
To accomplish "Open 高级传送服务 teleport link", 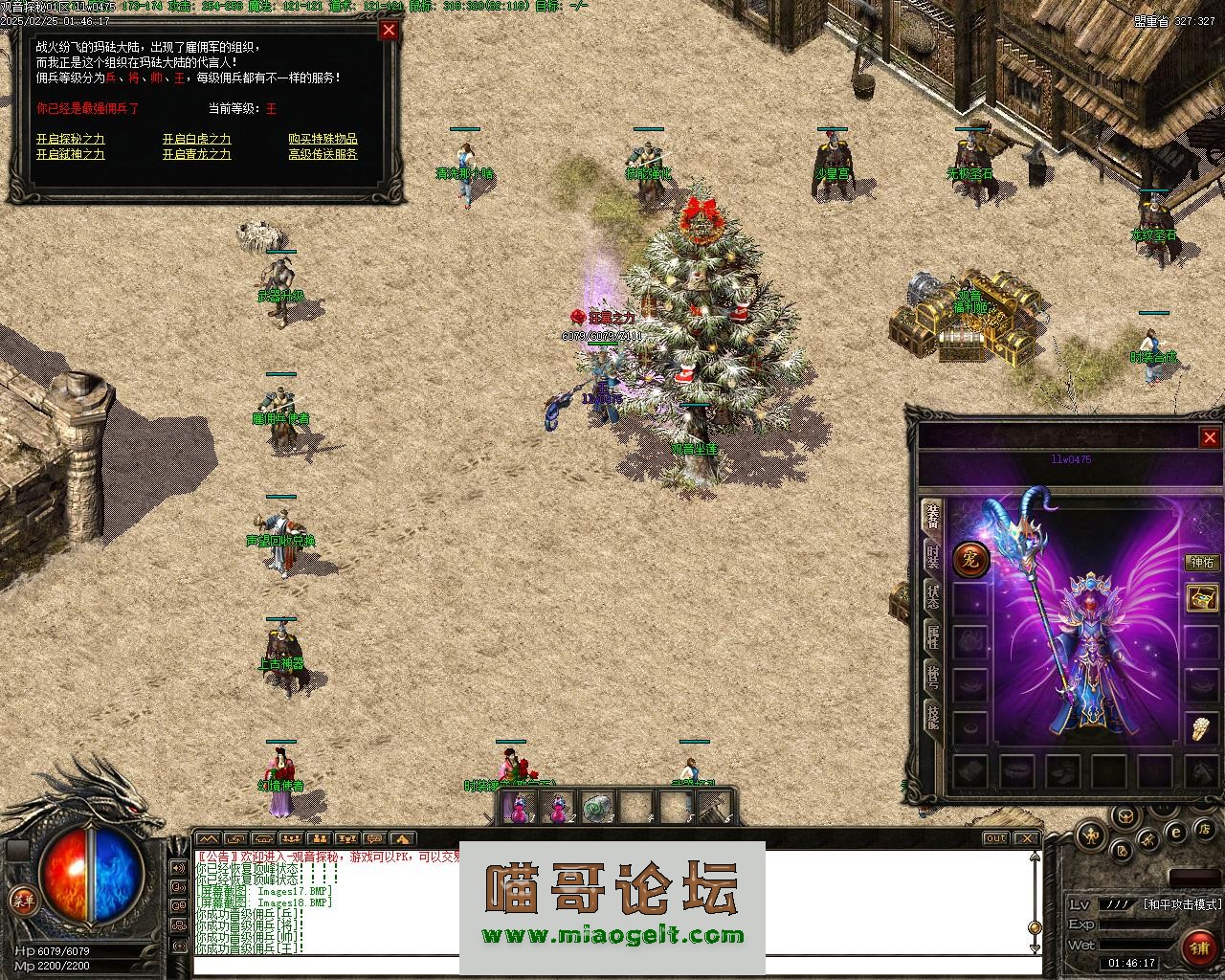I will pos(323,154).
